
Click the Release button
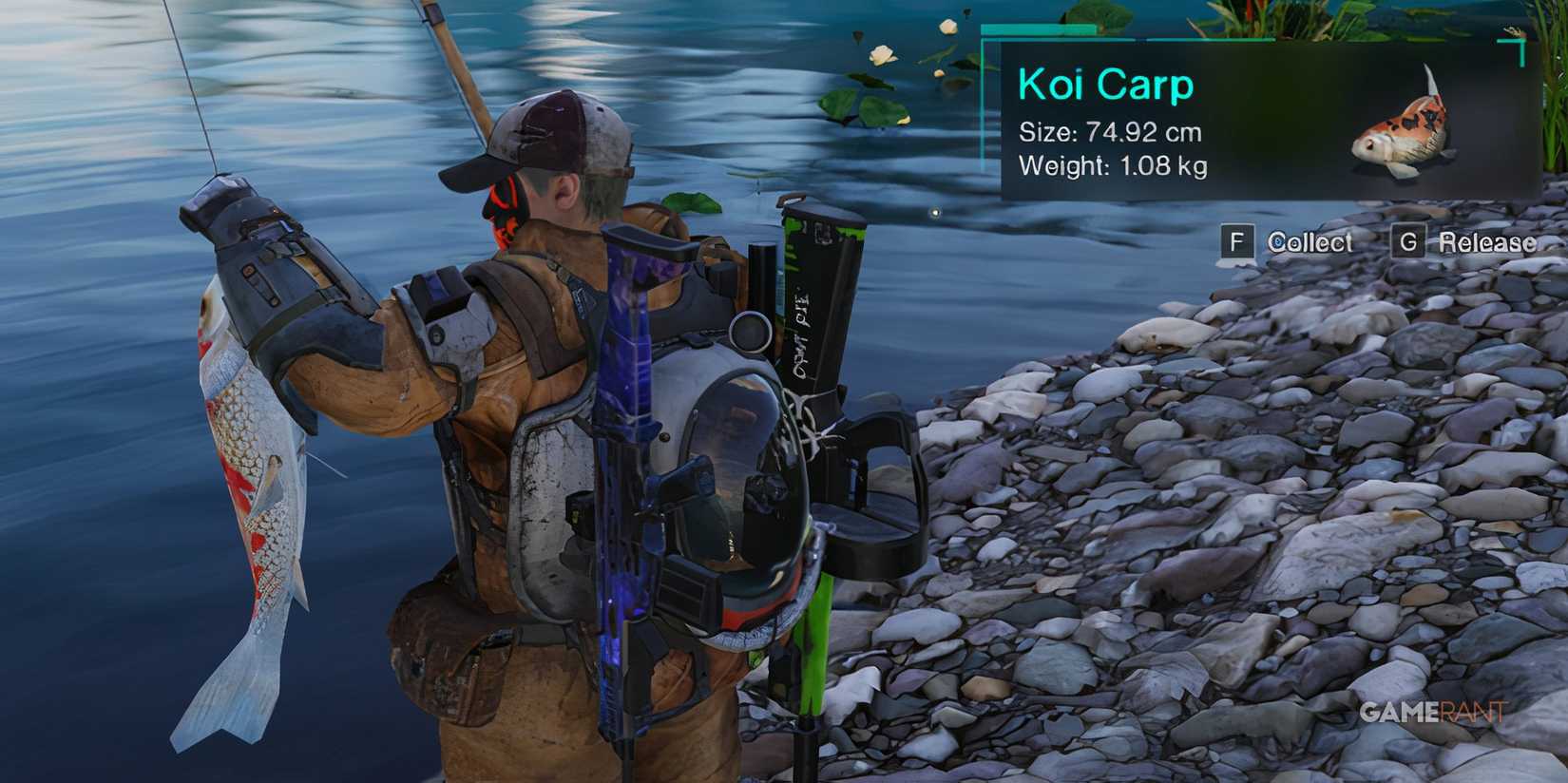1488,243
